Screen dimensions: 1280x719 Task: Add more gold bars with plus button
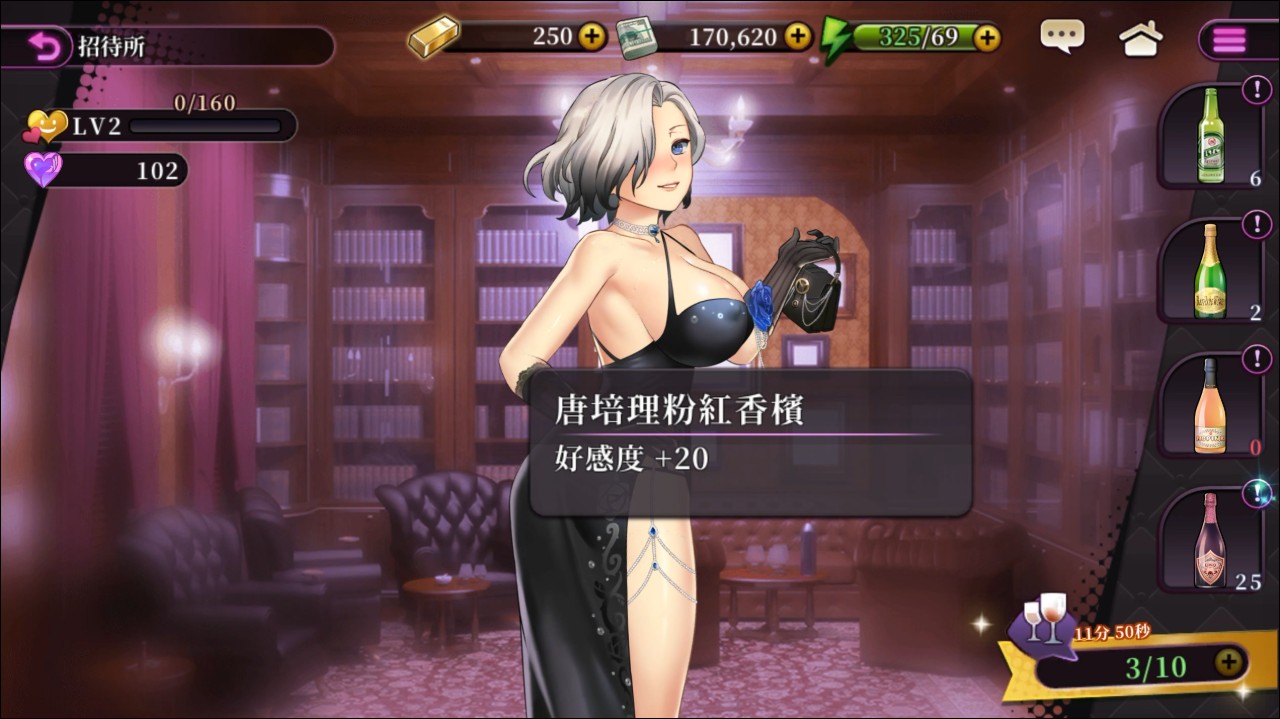coord(592,37)
